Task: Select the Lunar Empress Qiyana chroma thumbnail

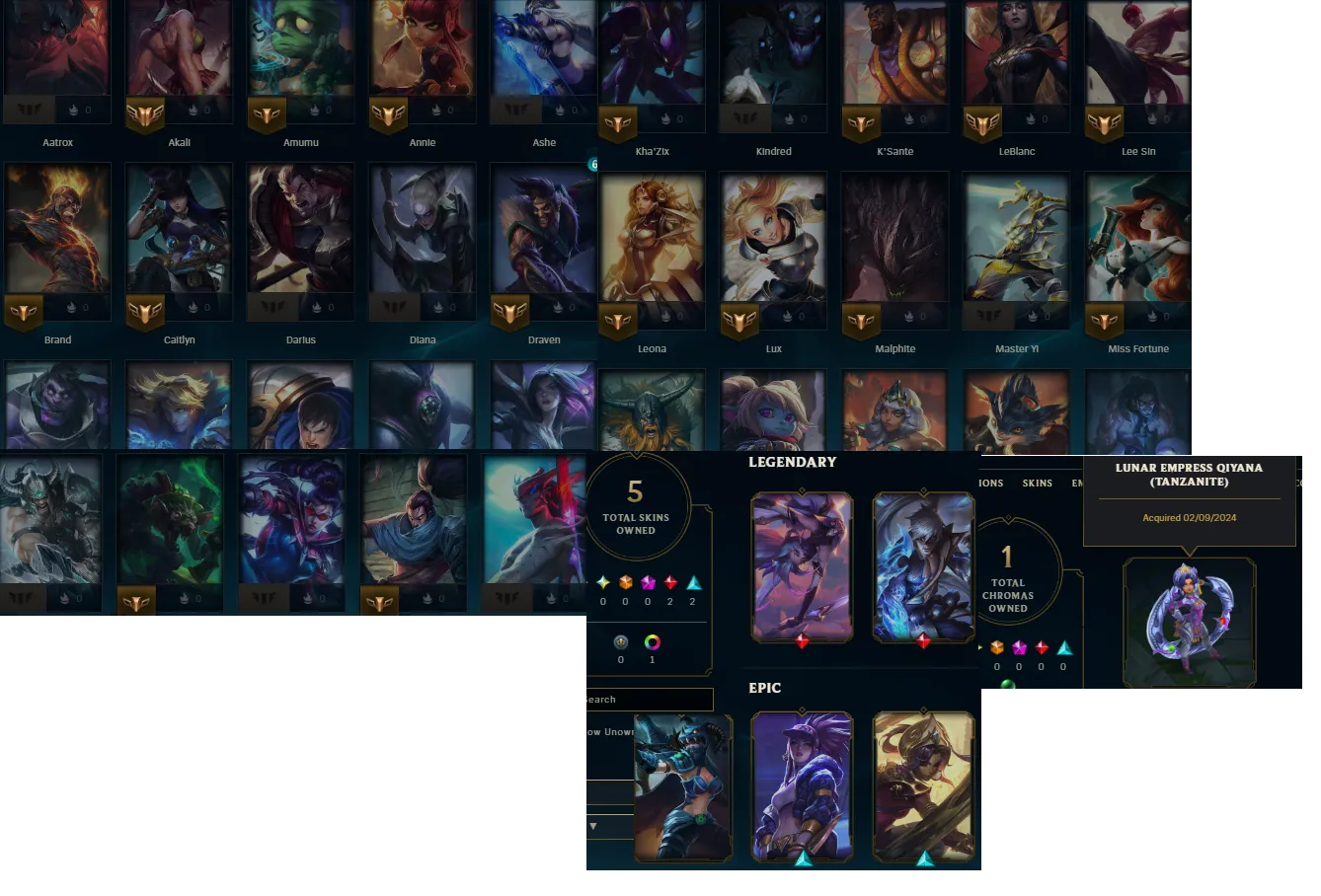Action: [x=1190, y=624]
